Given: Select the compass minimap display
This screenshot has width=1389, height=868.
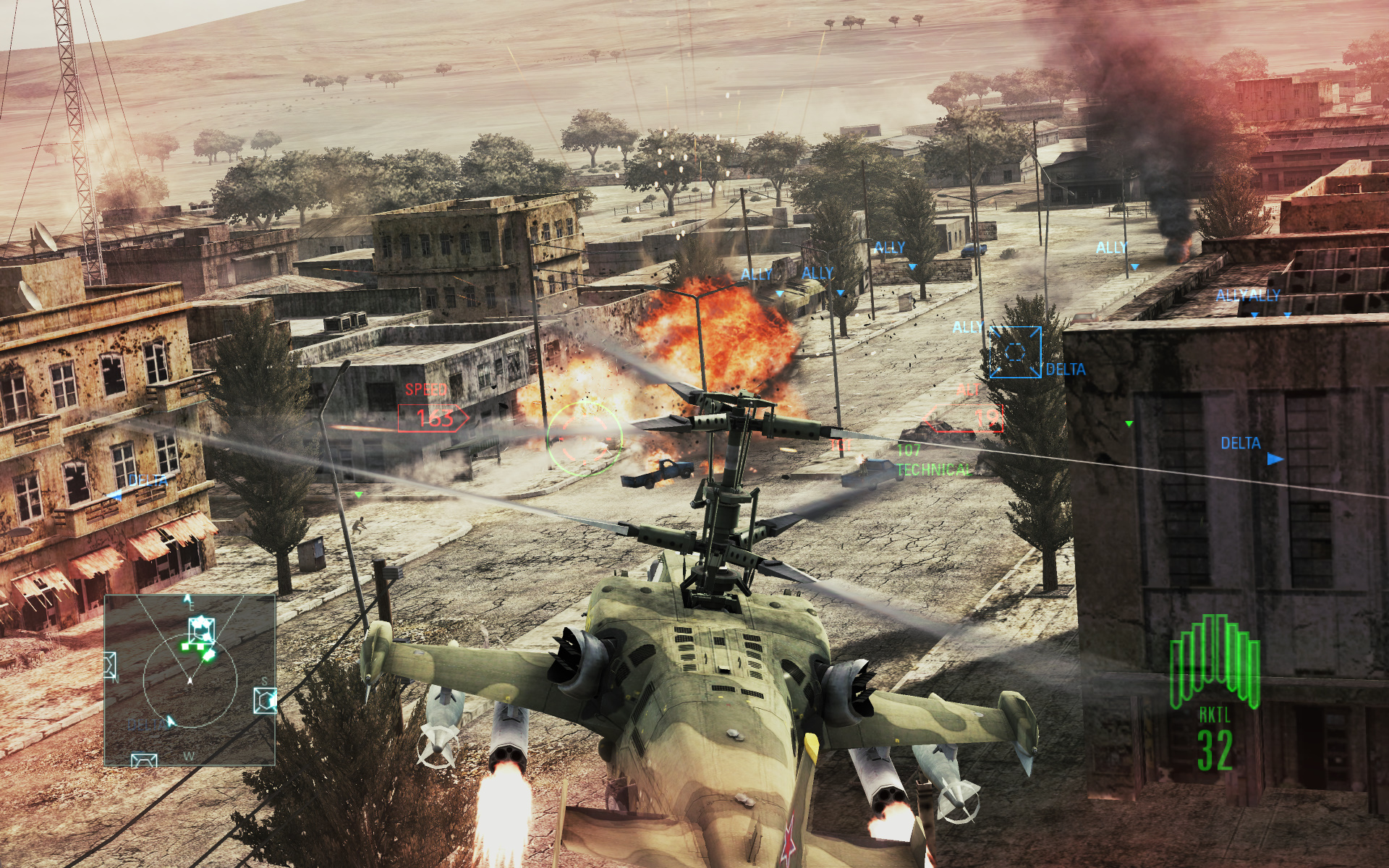Looking at the screenshot, I should [192, 680].
